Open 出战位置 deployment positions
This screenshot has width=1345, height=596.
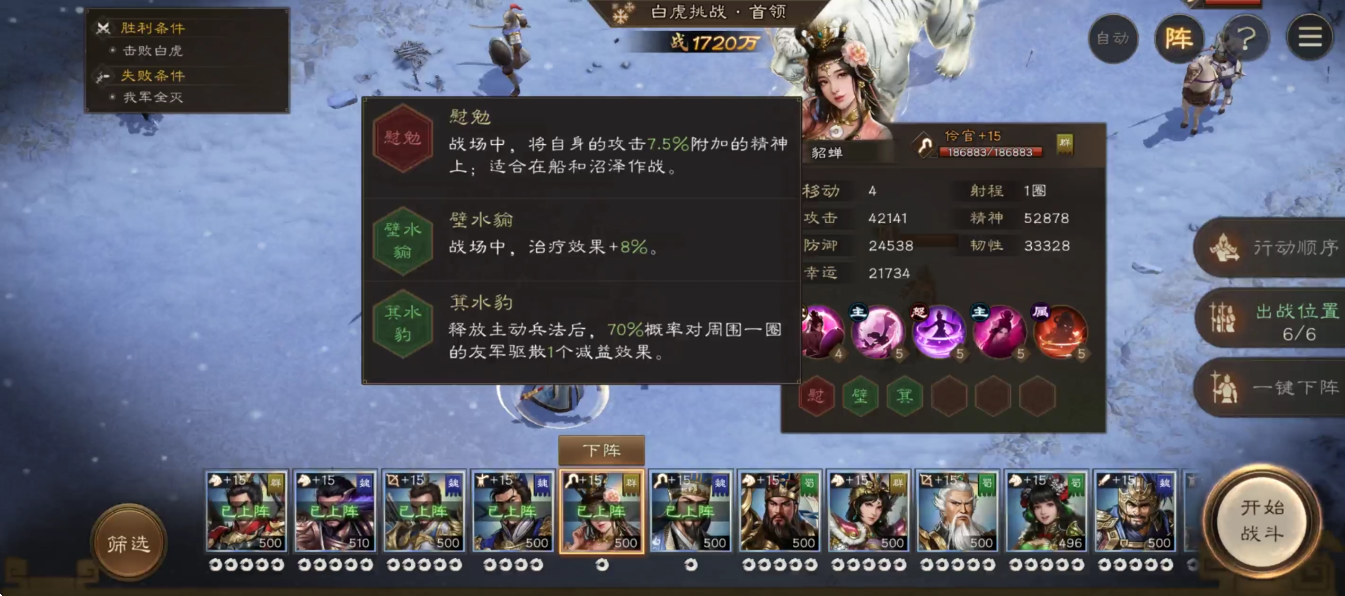[x=1272, y=319]
